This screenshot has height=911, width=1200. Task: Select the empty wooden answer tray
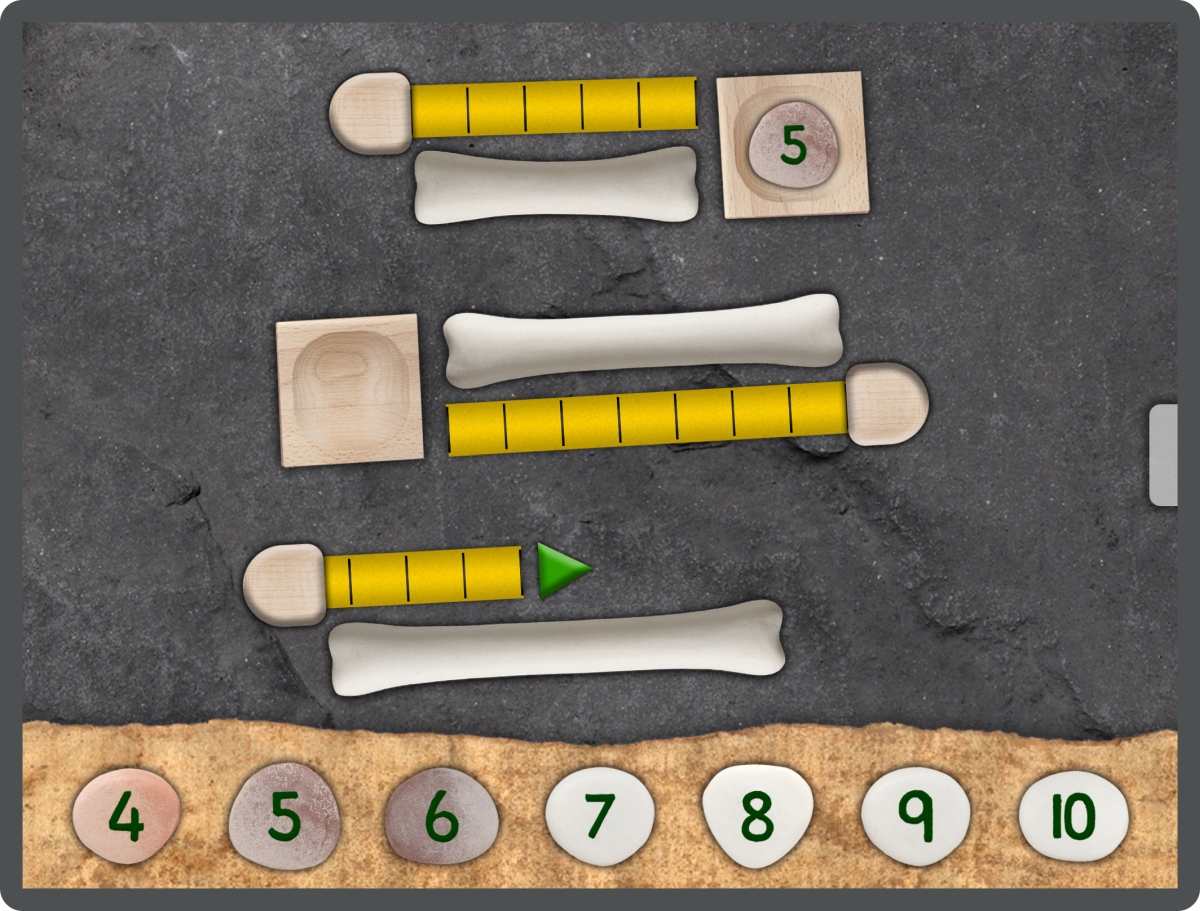tap(349, 389)
